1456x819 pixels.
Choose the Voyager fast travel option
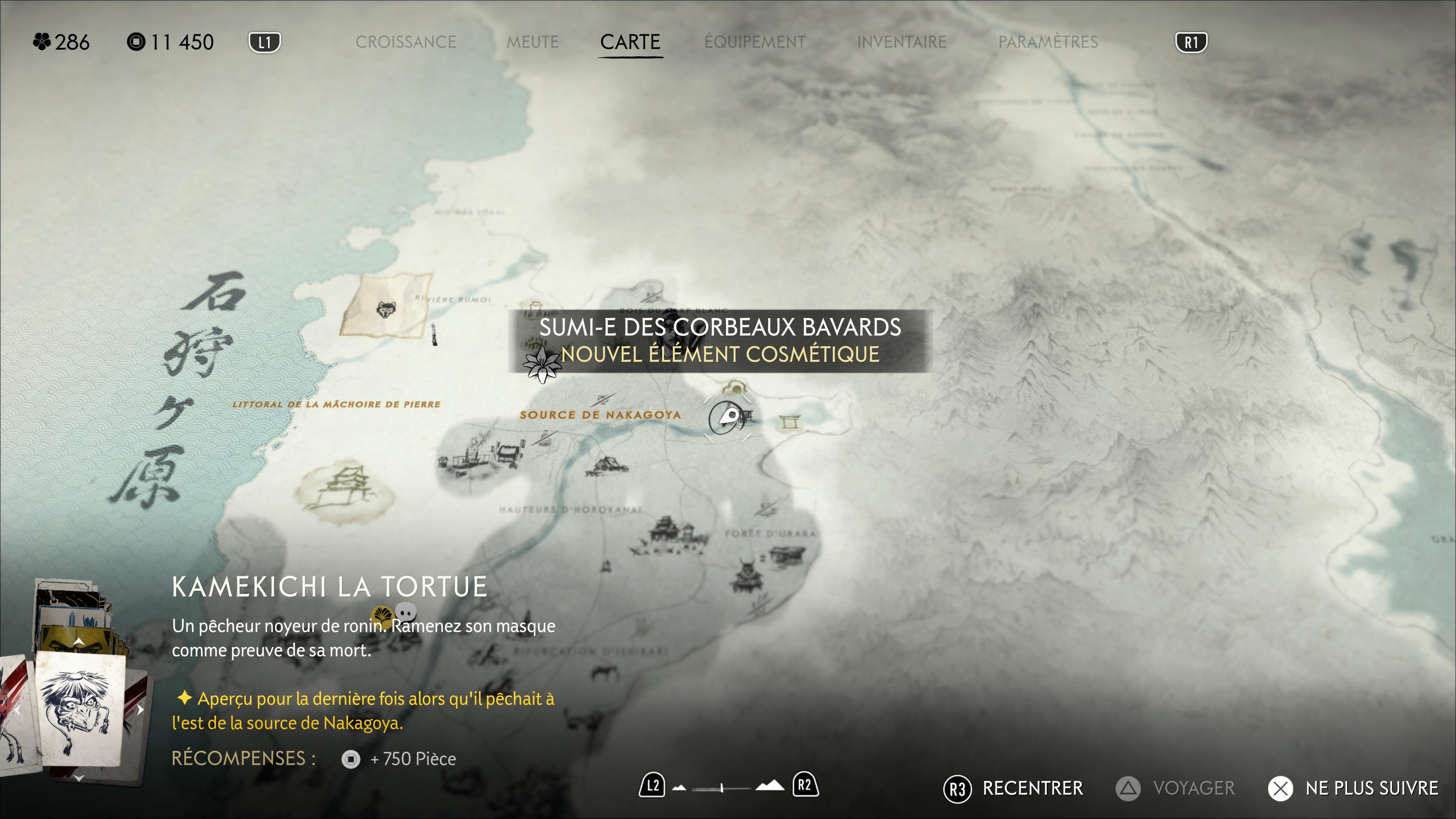click(x=1176, y=788)
